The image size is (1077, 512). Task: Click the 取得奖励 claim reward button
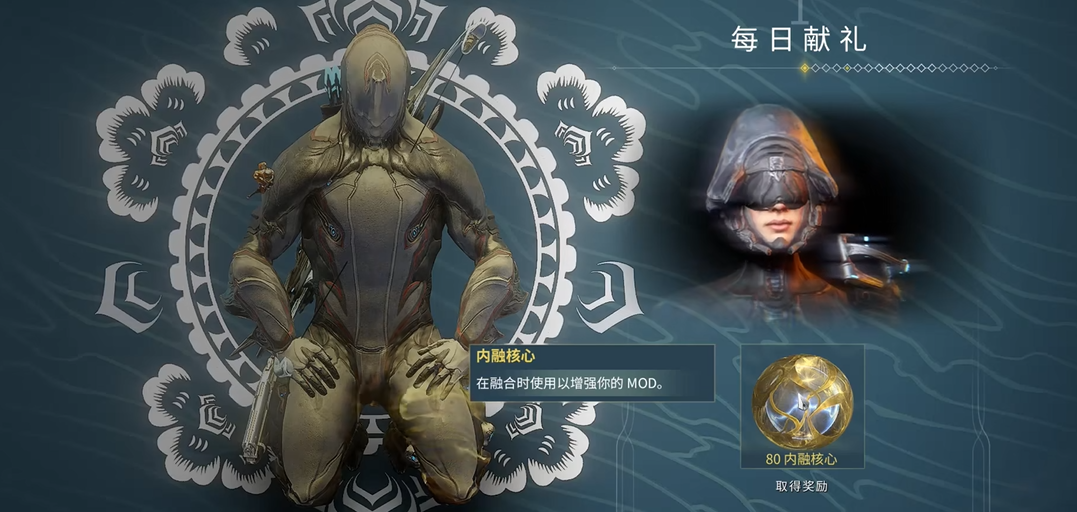(x=801, y=487)
